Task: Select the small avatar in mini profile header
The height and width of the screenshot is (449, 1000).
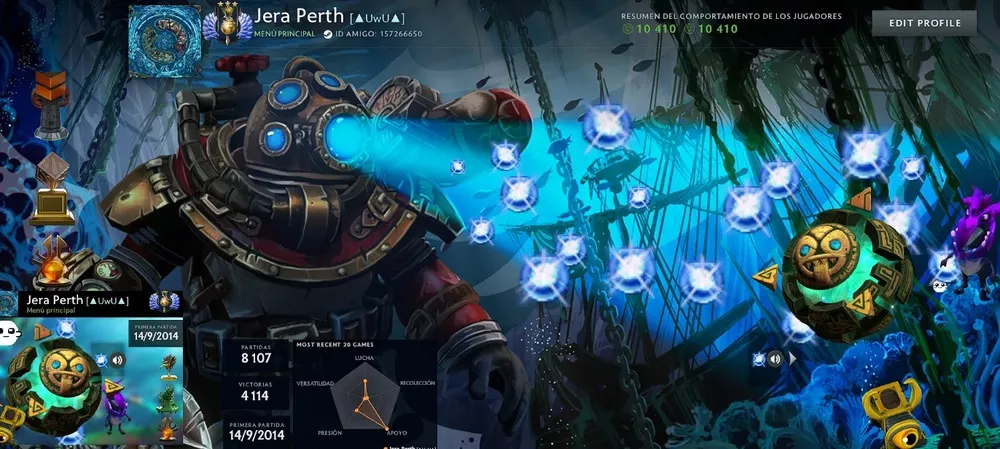Action: 9,302
